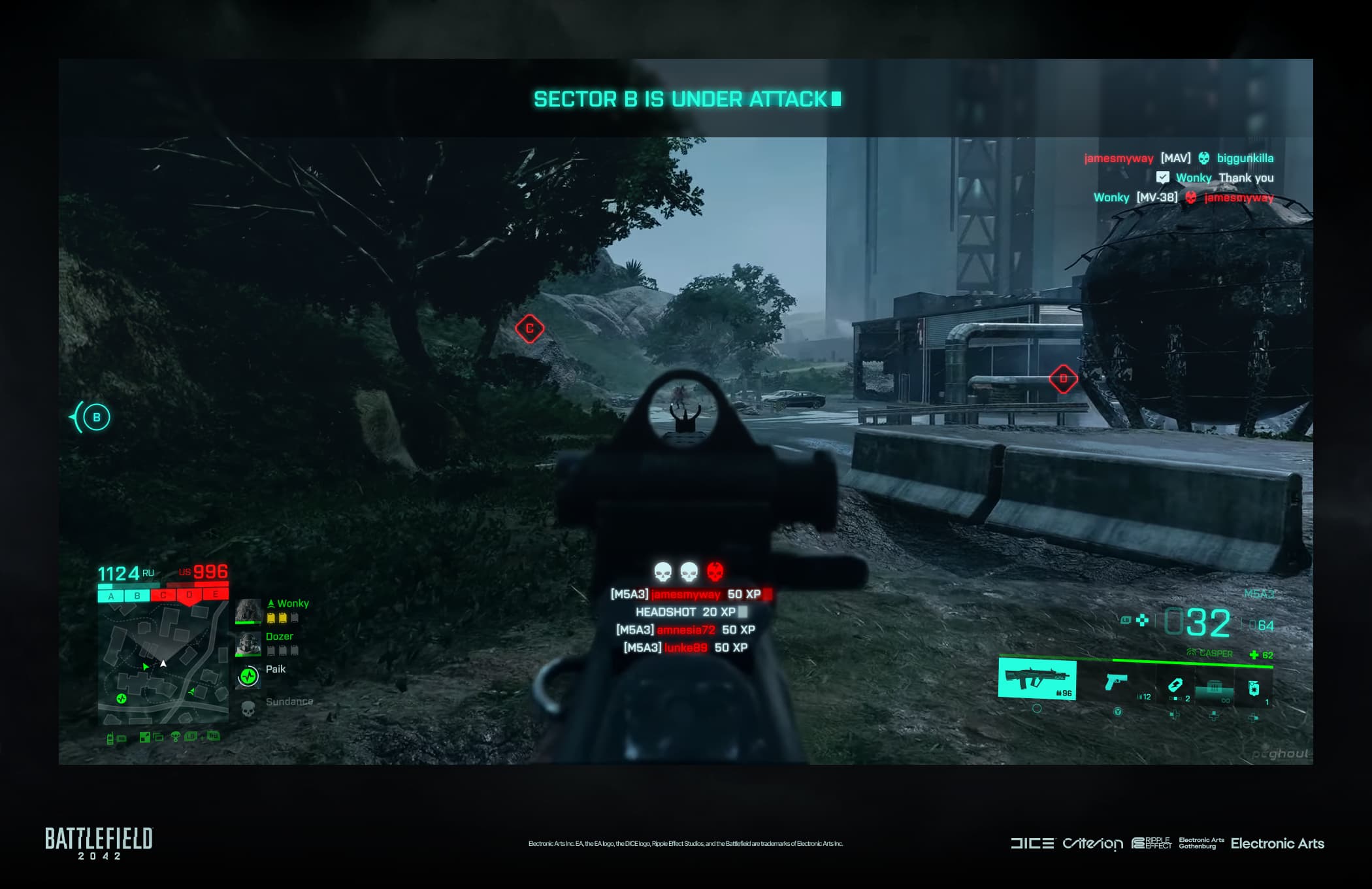Choose the ammo crate slot with infinity symbol
1372x889 pixels.
[x=1214, y=688]
